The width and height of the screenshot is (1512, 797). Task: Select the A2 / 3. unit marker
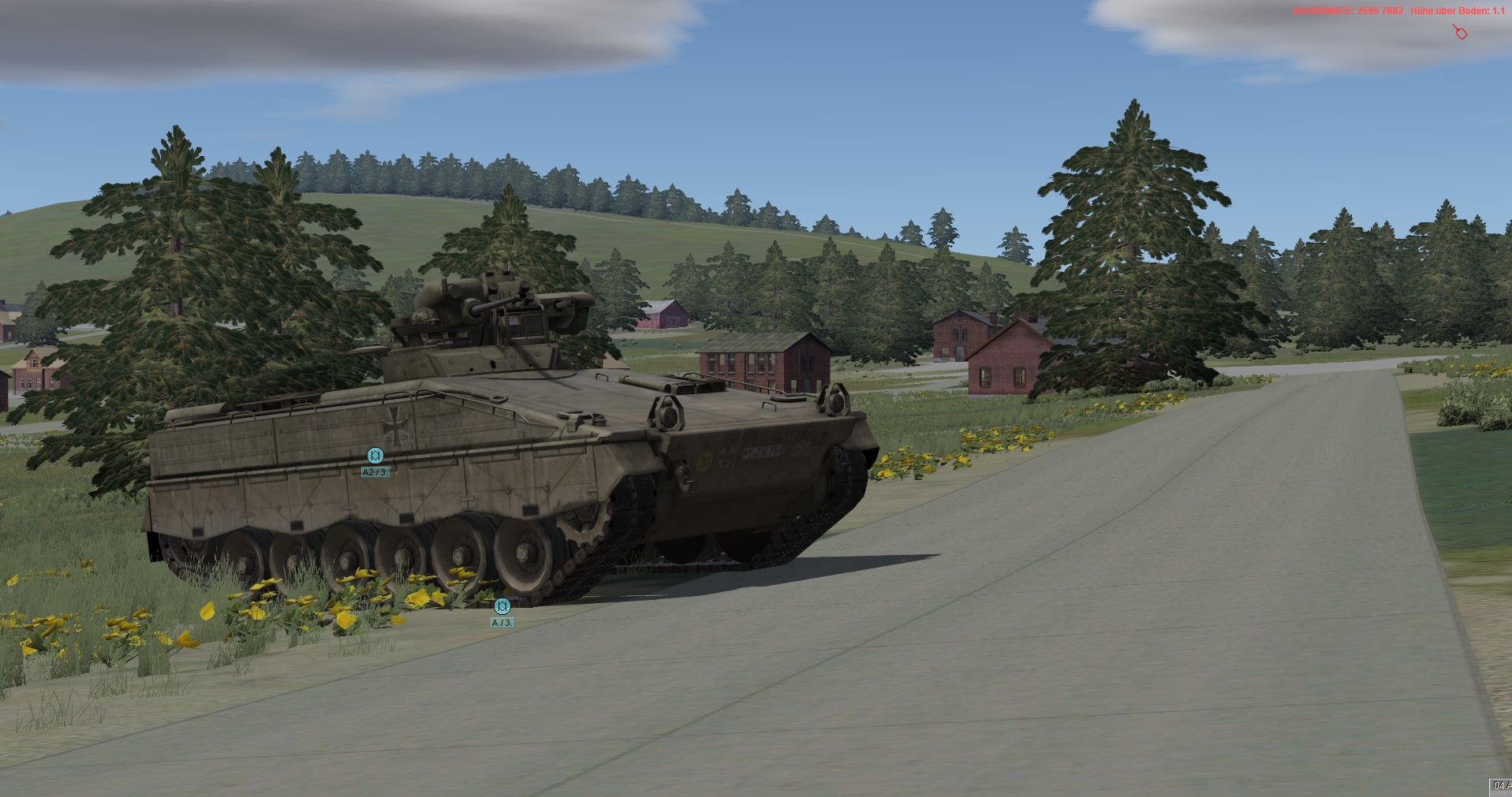(375, 456)
